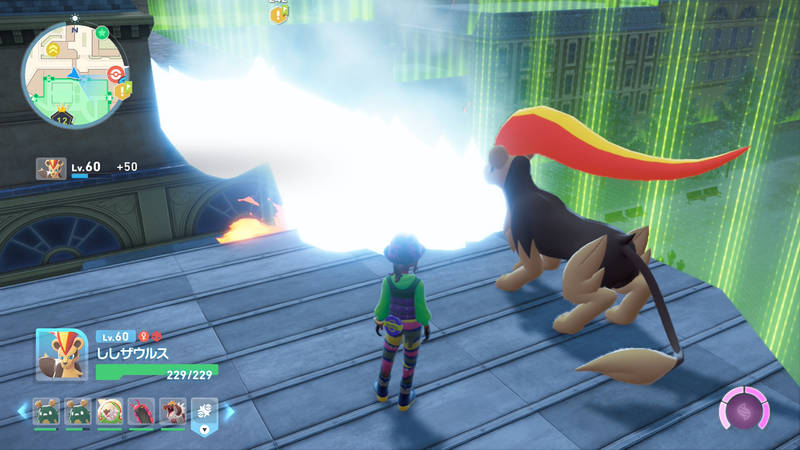800x450 pixels.
Task: Click the right arrow of the party bar
Action: pyautogui.click(x=229, y=411)
